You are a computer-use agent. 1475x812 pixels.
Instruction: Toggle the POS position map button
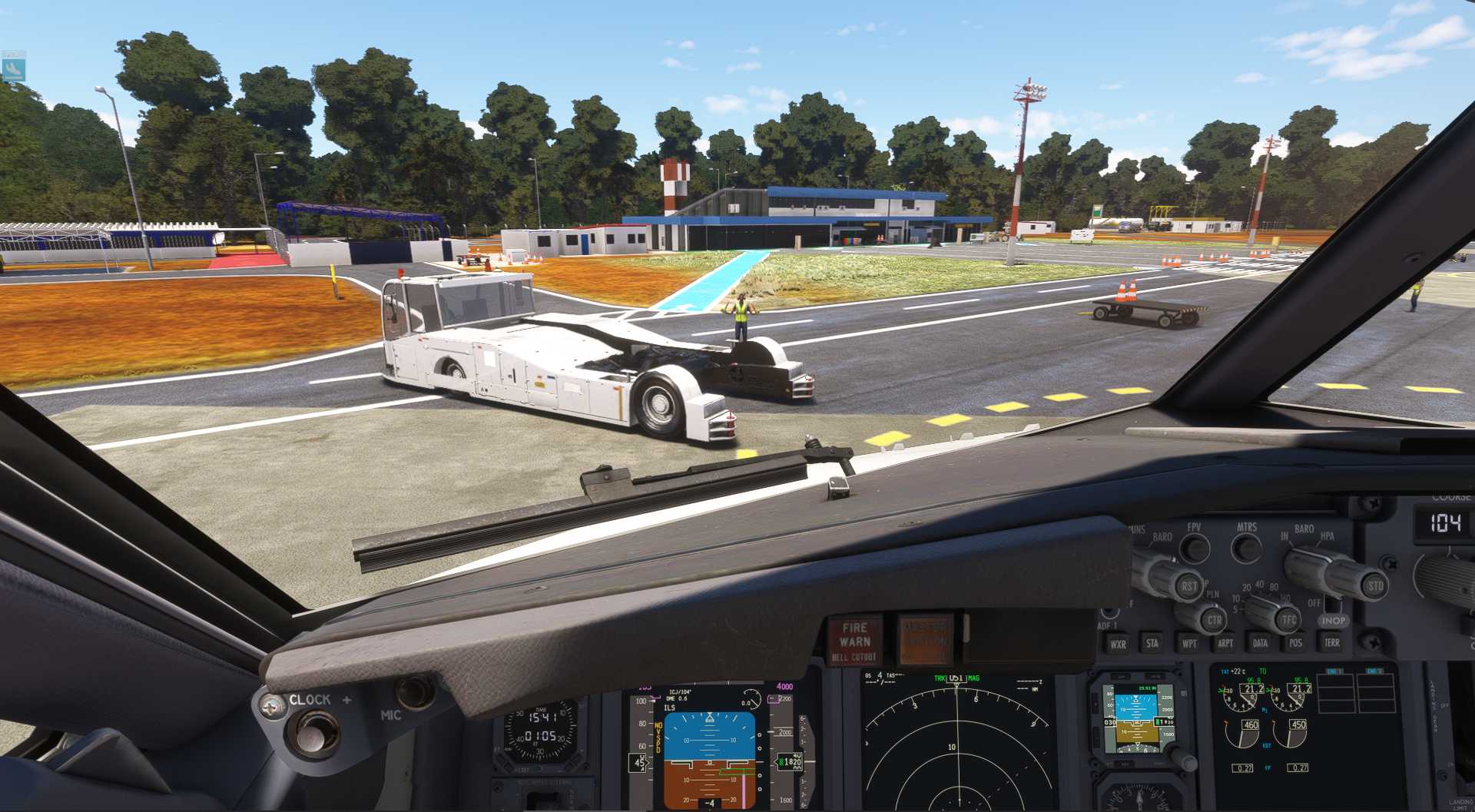[1296, 642]
